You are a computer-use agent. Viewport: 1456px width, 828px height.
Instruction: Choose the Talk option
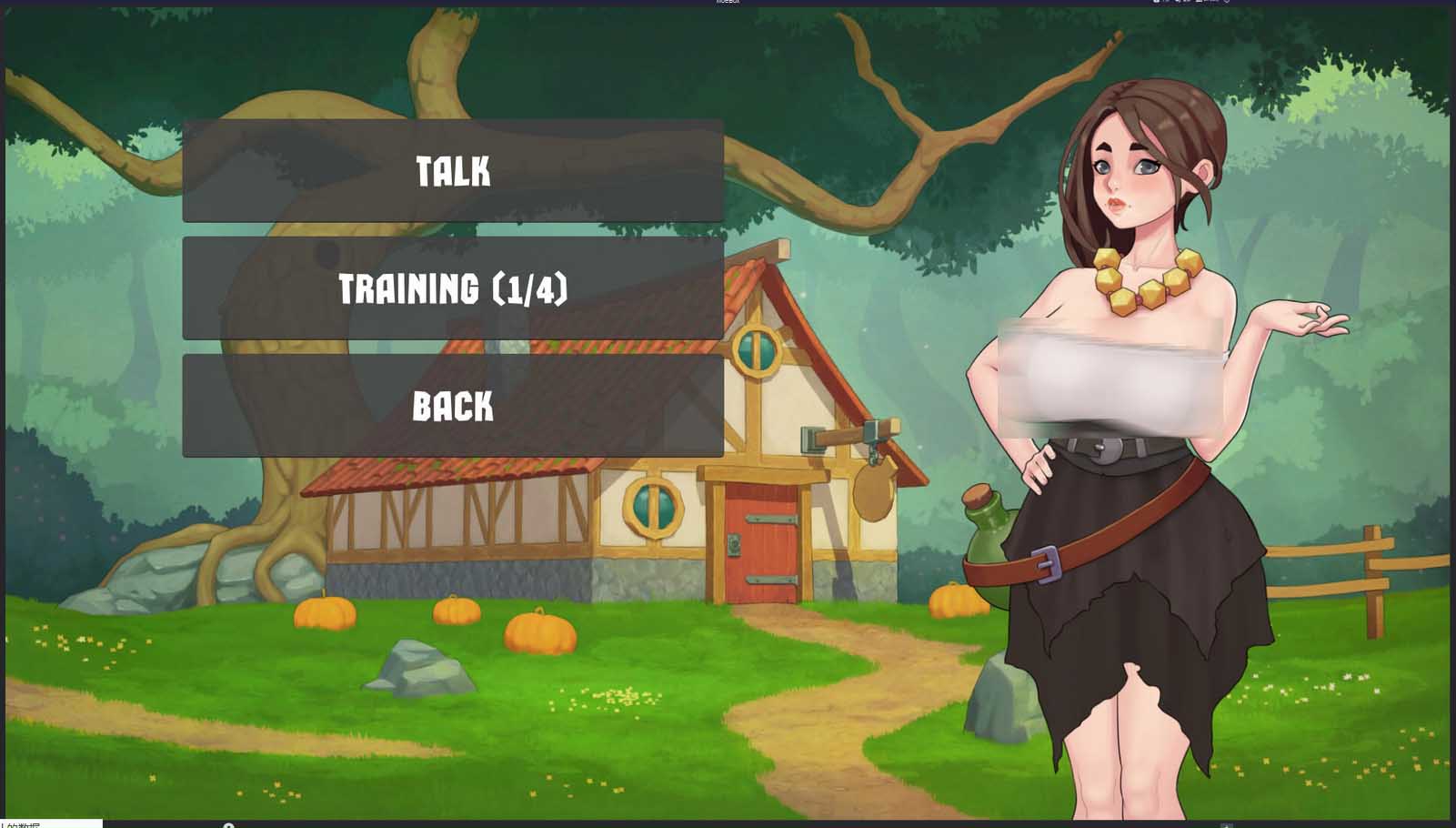coord(453,171)
